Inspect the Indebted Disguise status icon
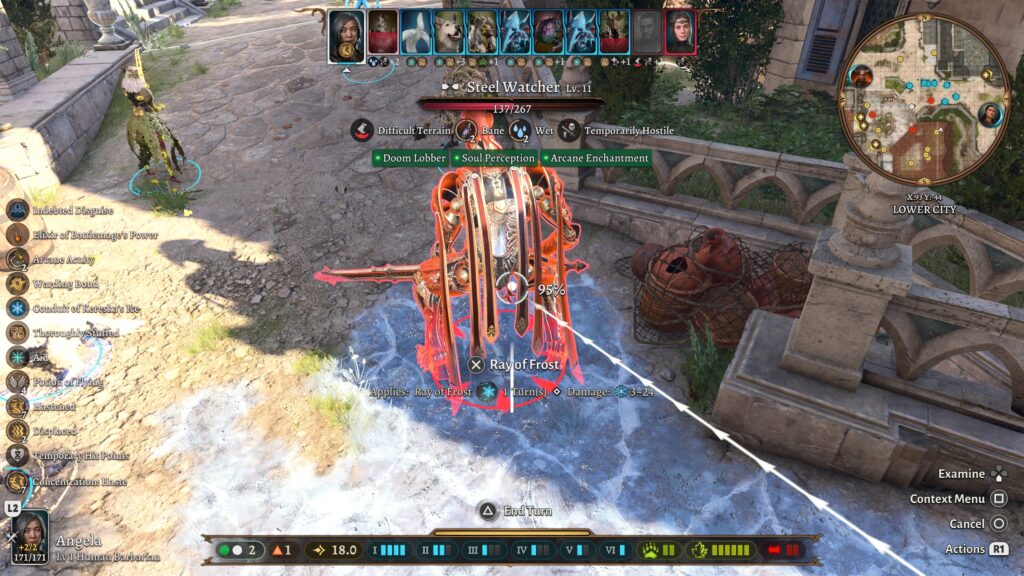Screen dimensions: 1024x576 pos(17,210)
